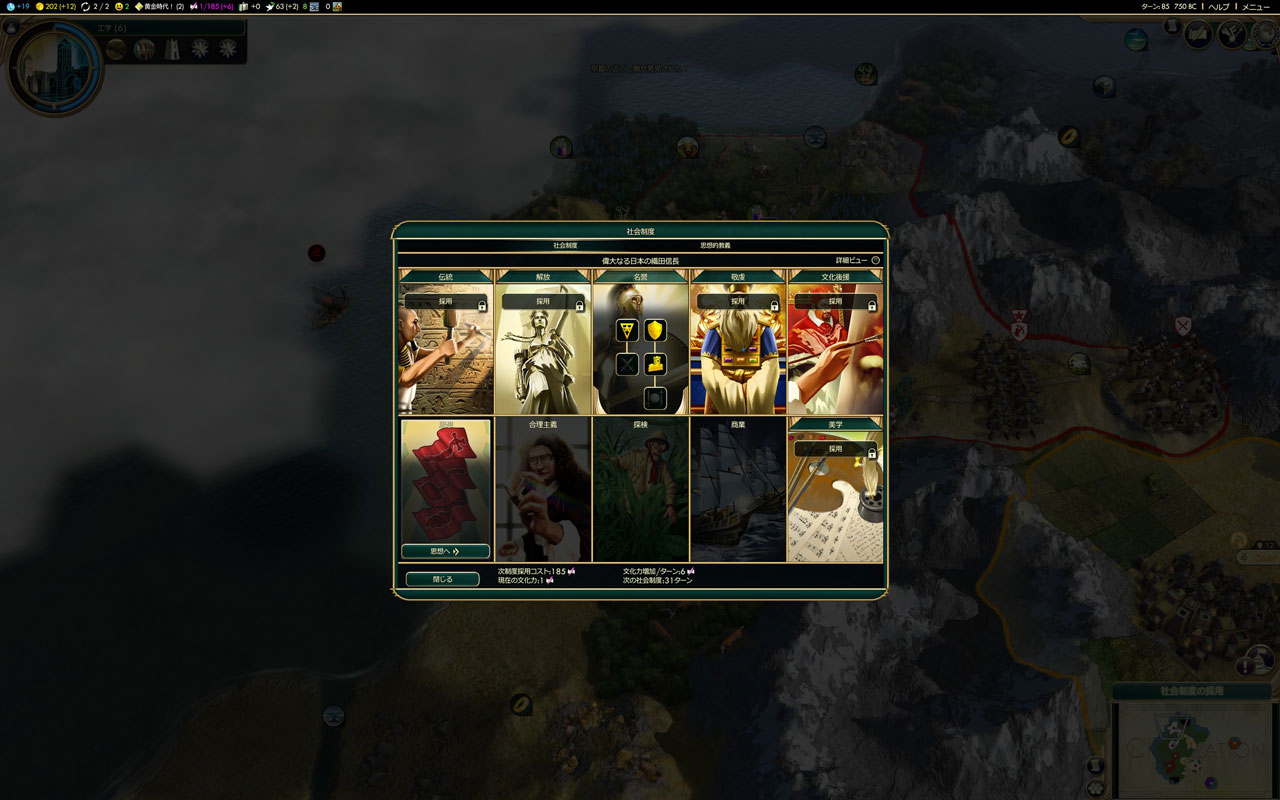Open the メニュー game menu
The width and height of the screenshot is (1280, 800).
pos(1256,6)
